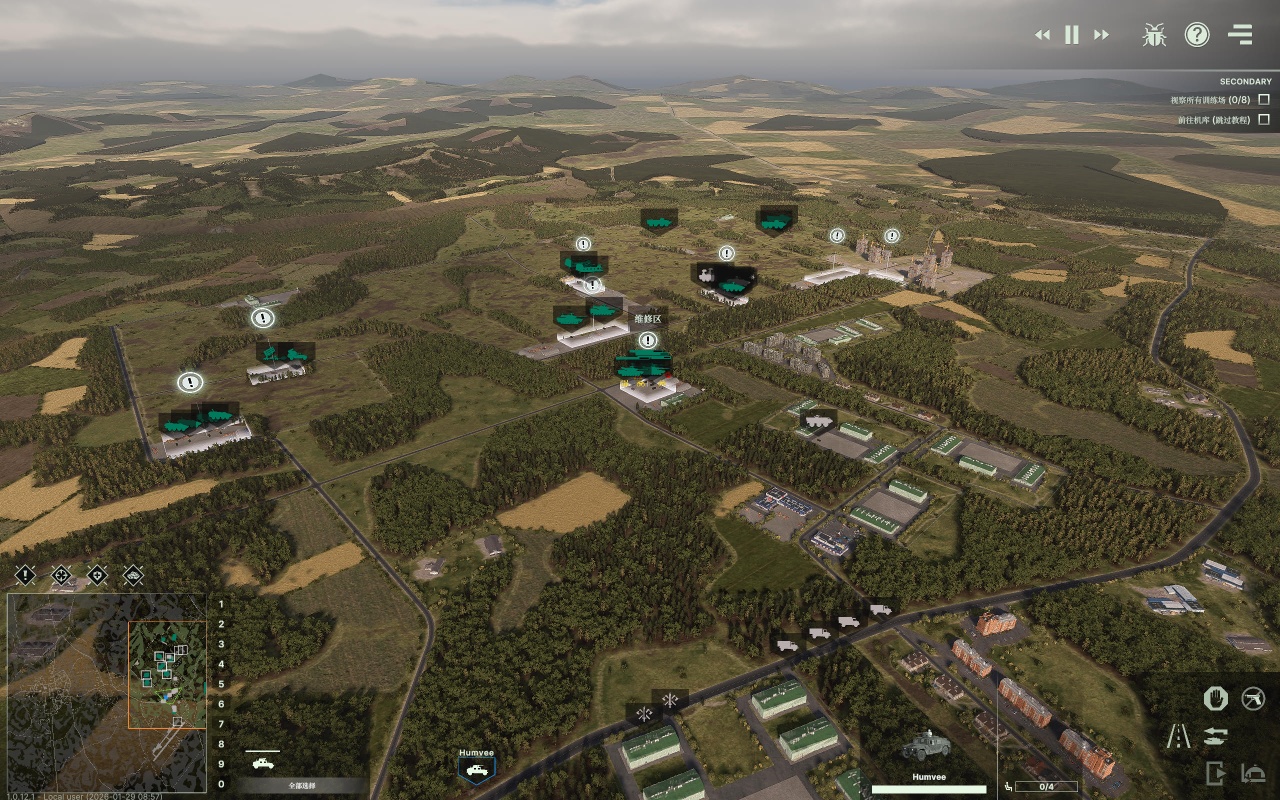
Task: Click the dismount passengers icon bottom right
Action: click(1252, 772)
